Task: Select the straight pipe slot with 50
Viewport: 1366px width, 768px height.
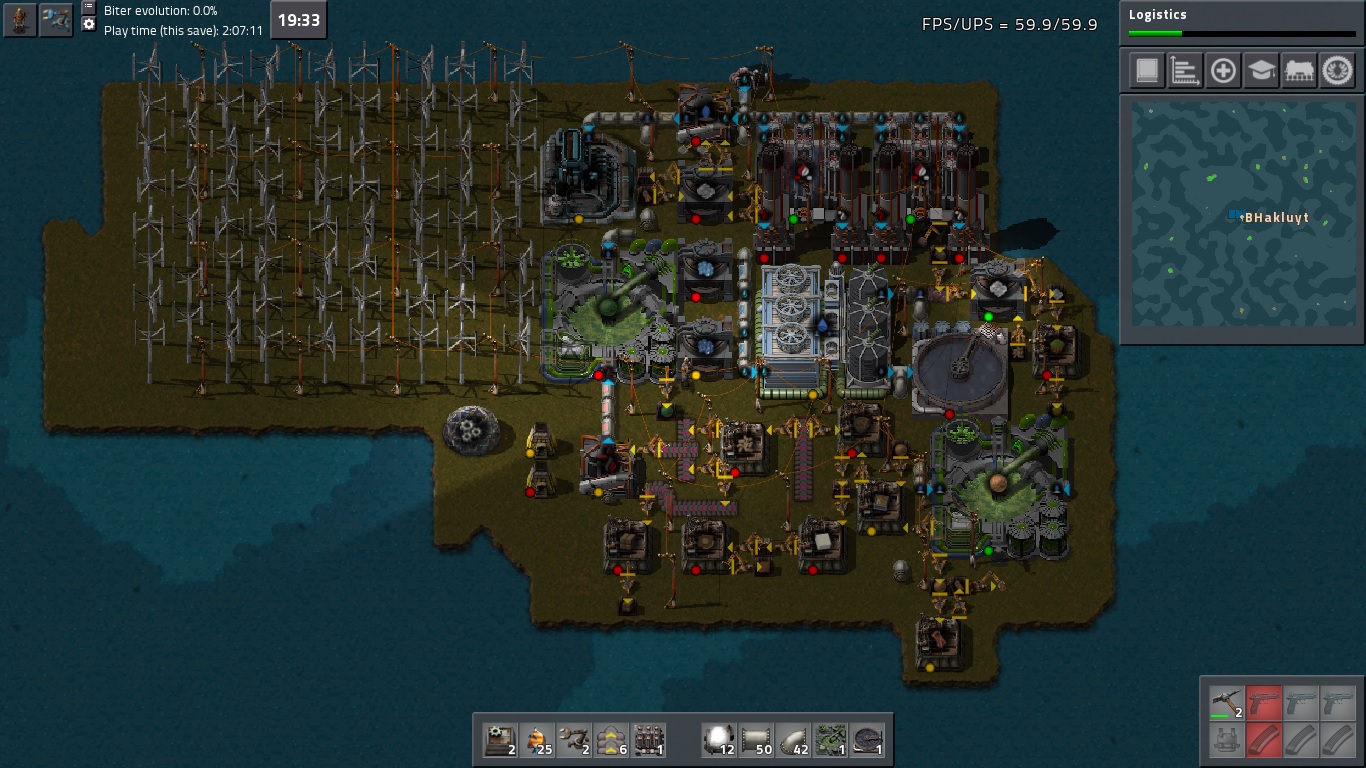Action: pos(757,740)
